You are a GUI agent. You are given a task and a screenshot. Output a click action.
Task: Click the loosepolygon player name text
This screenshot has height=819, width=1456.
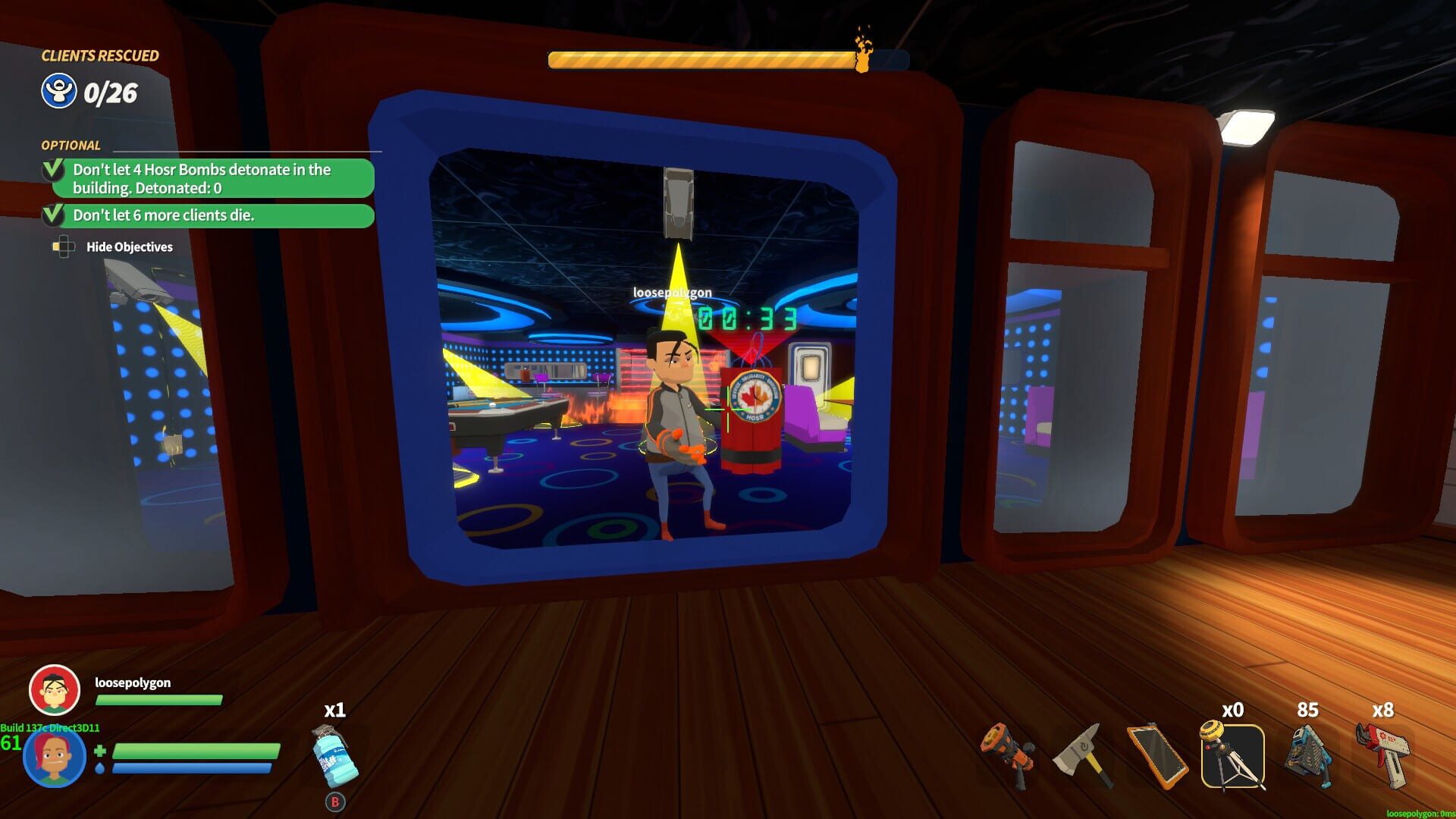coord(134,682)
